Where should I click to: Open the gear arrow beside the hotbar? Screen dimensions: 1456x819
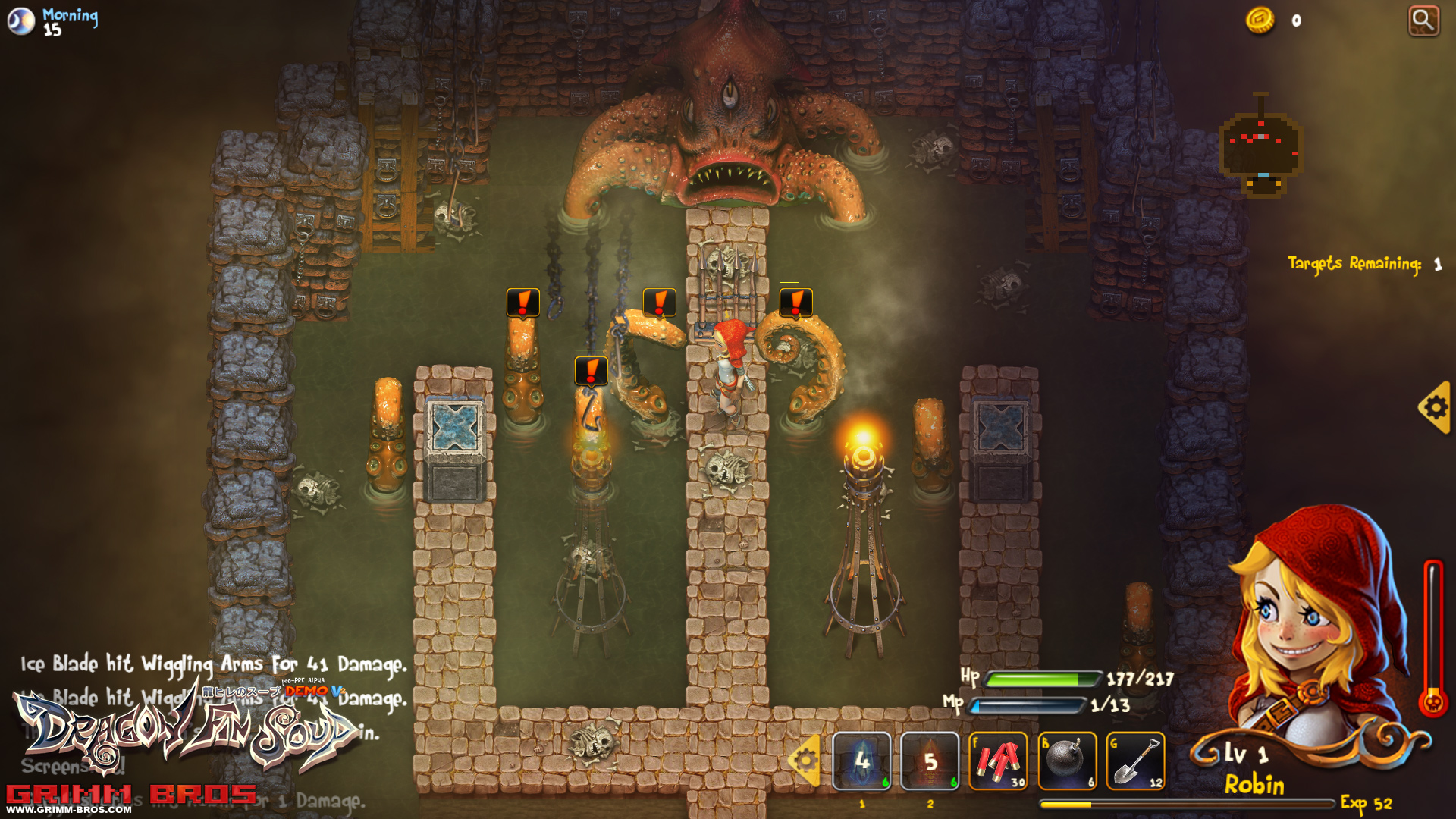805,761
